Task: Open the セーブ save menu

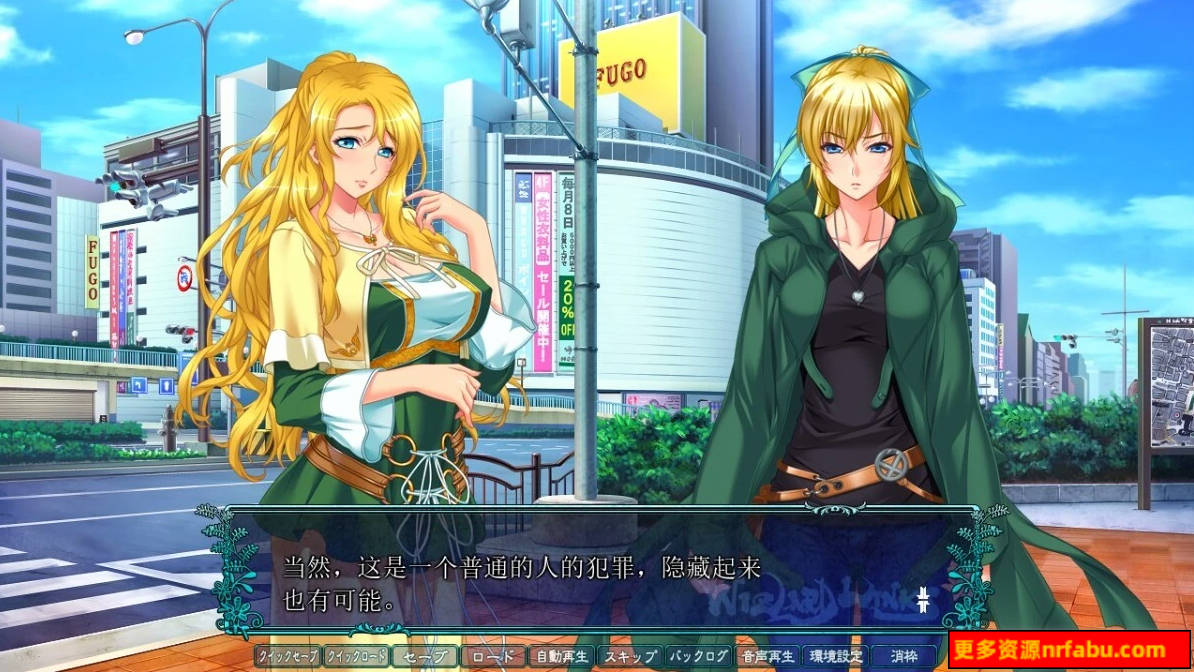Action: pos(424,657)
